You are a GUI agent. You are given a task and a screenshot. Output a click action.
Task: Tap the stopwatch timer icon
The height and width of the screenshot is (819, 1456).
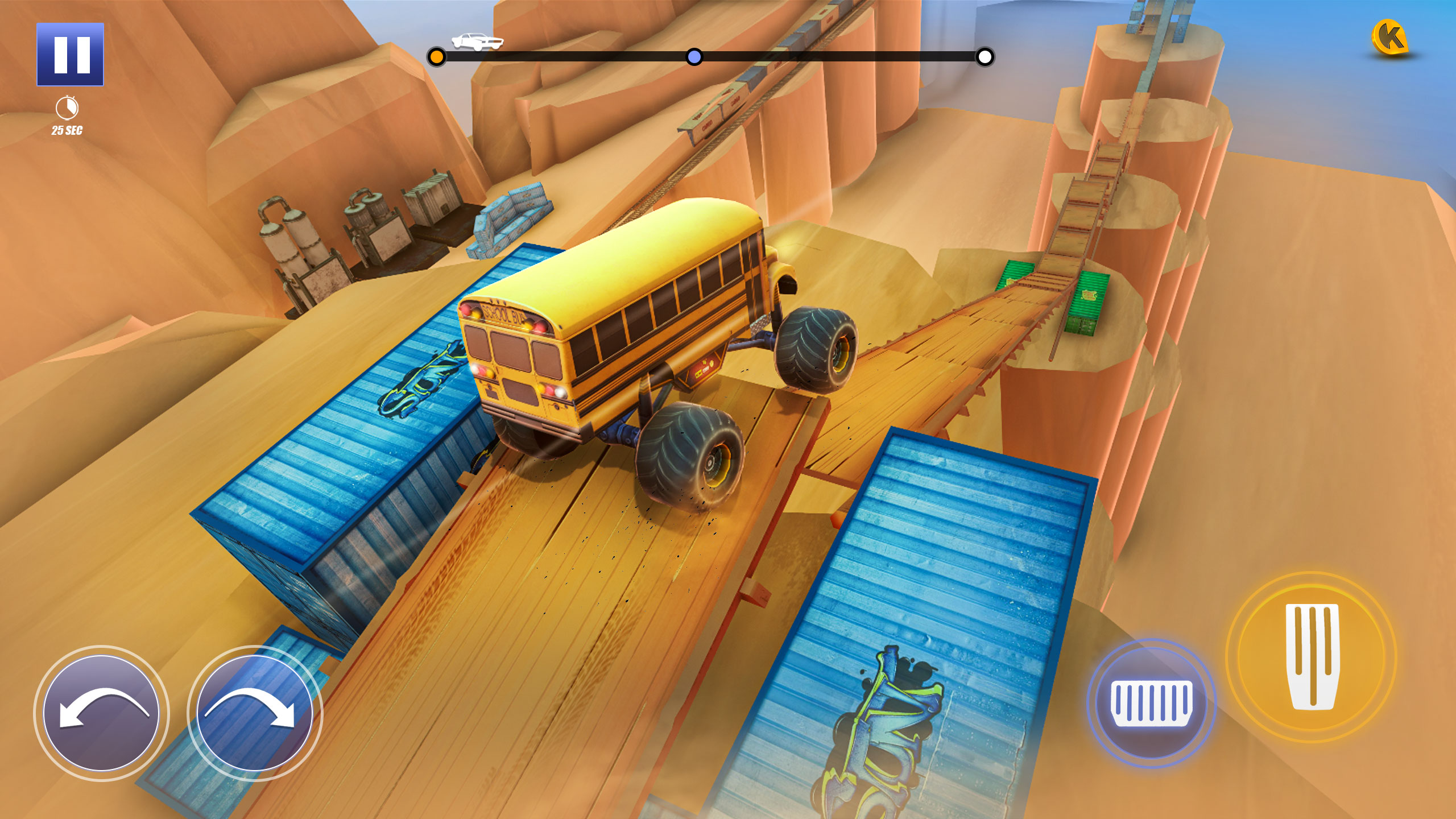tap(66, 107)
